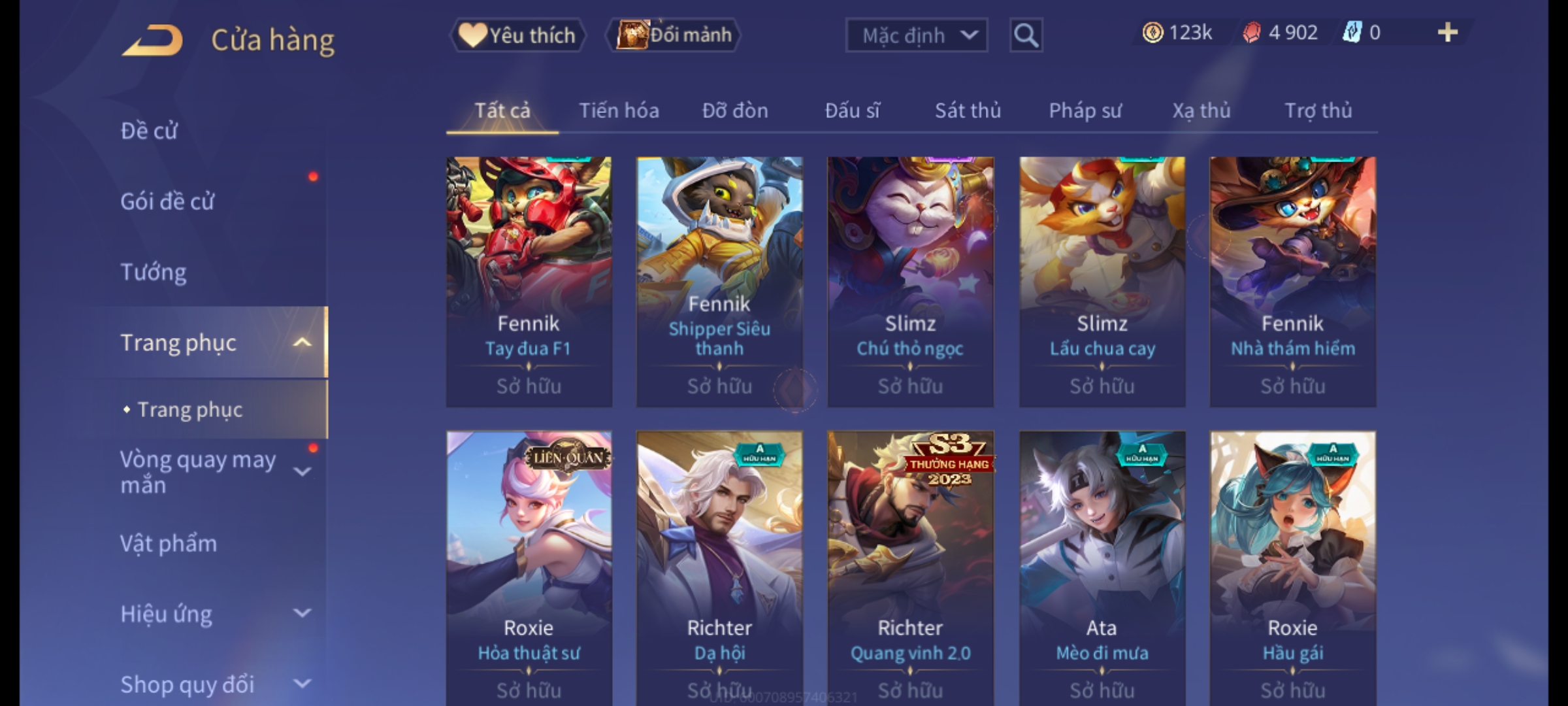
Task: Switch to the Đỡ đòn tab
Action: [x=735, y=110]
